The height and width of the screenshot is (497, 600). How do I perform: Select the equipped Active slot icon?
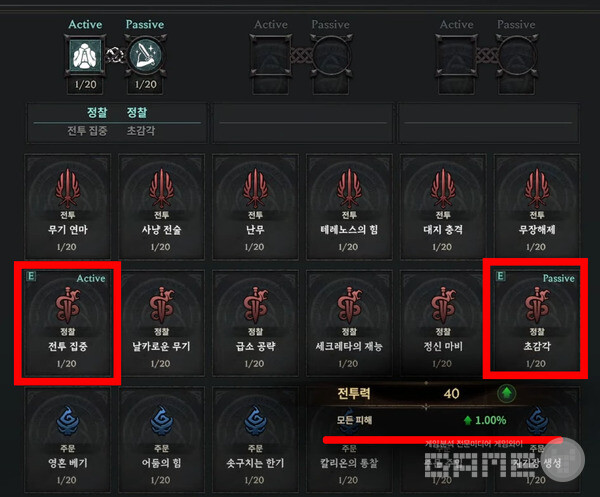[84, 56]
